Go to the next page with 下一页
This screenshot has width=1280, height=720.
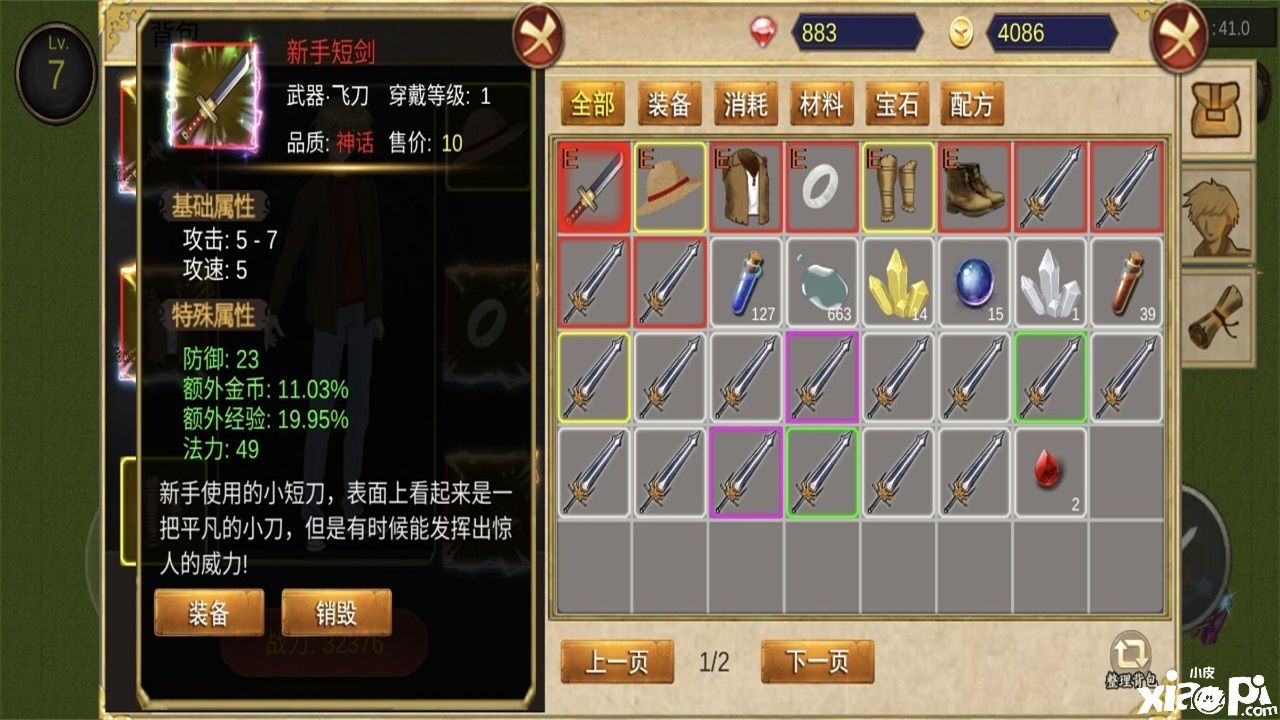pos(817,662)
